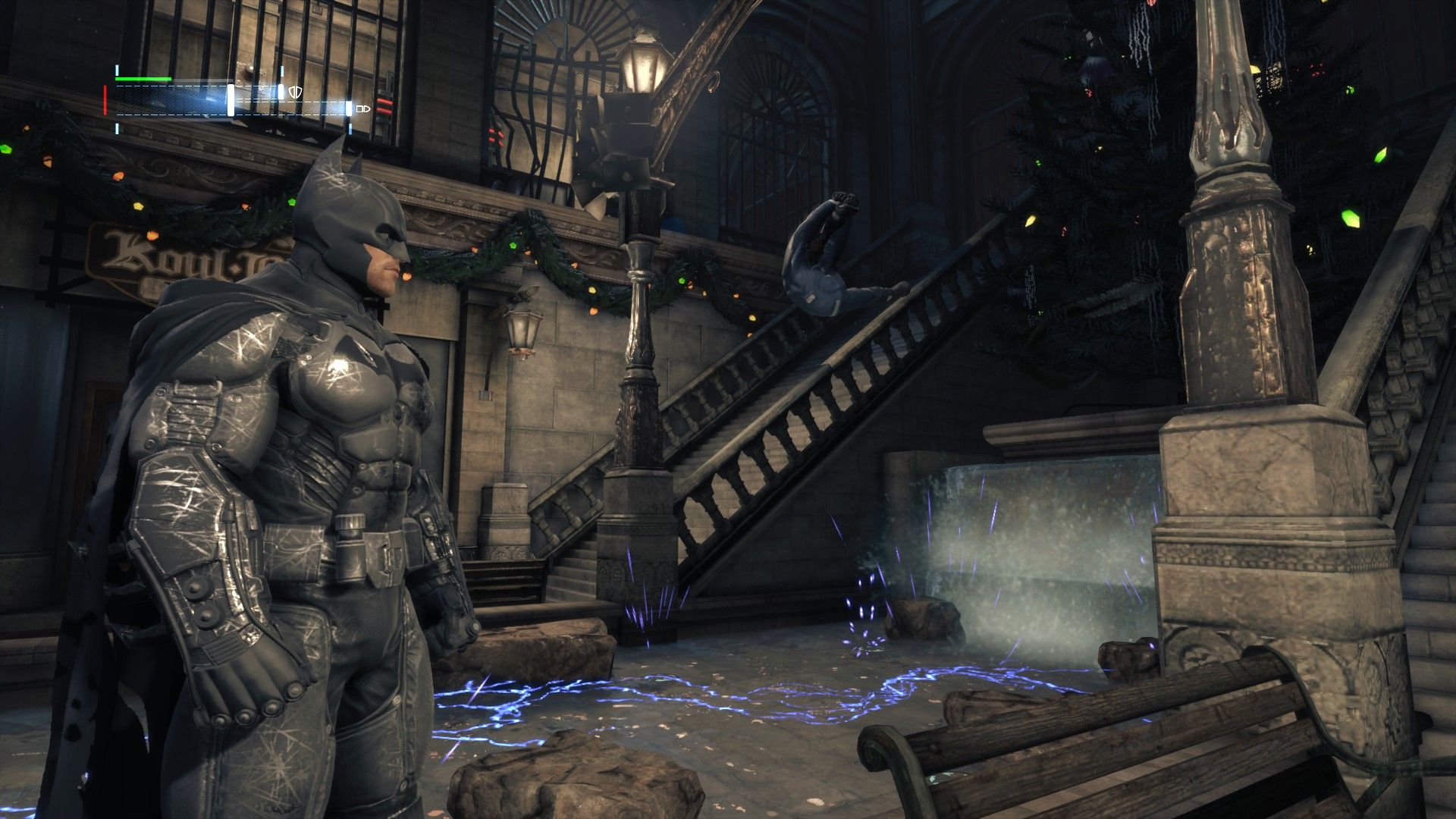Select the bullet armor icon
Screen dimensions: 1456x819
click(x=363, y=109)
